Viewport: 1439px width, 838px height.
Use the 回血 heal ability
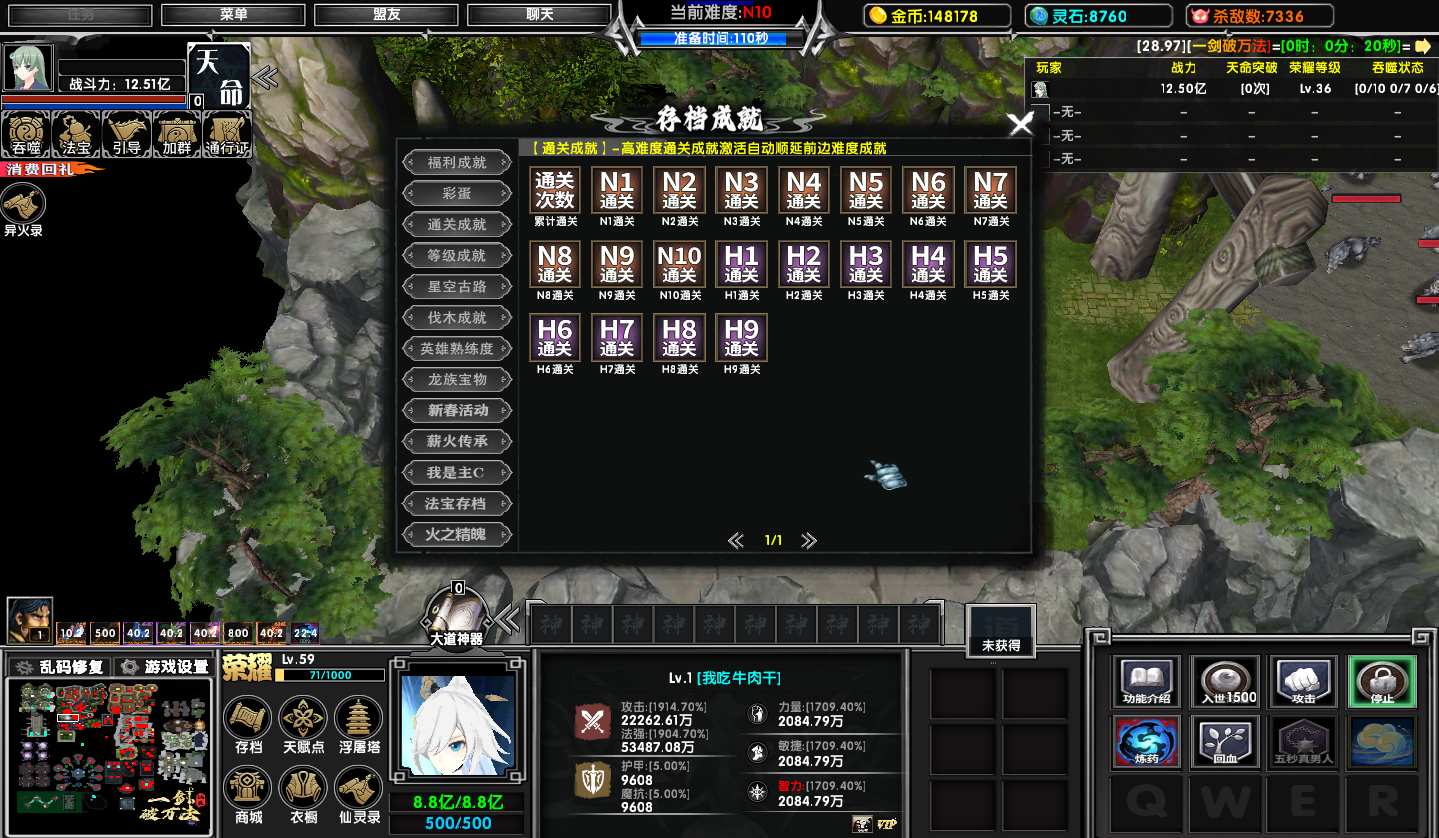(x=1224, y=742)
